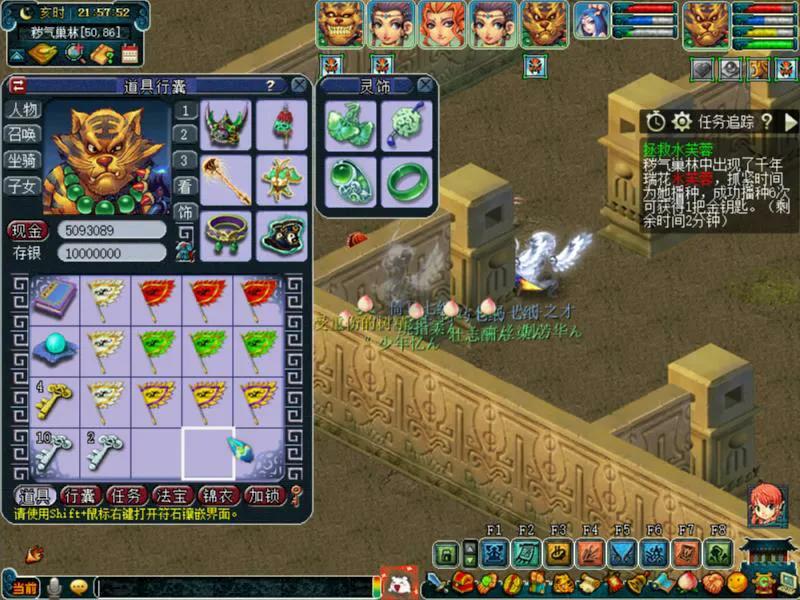Show the 召唤 summon view

22,135
